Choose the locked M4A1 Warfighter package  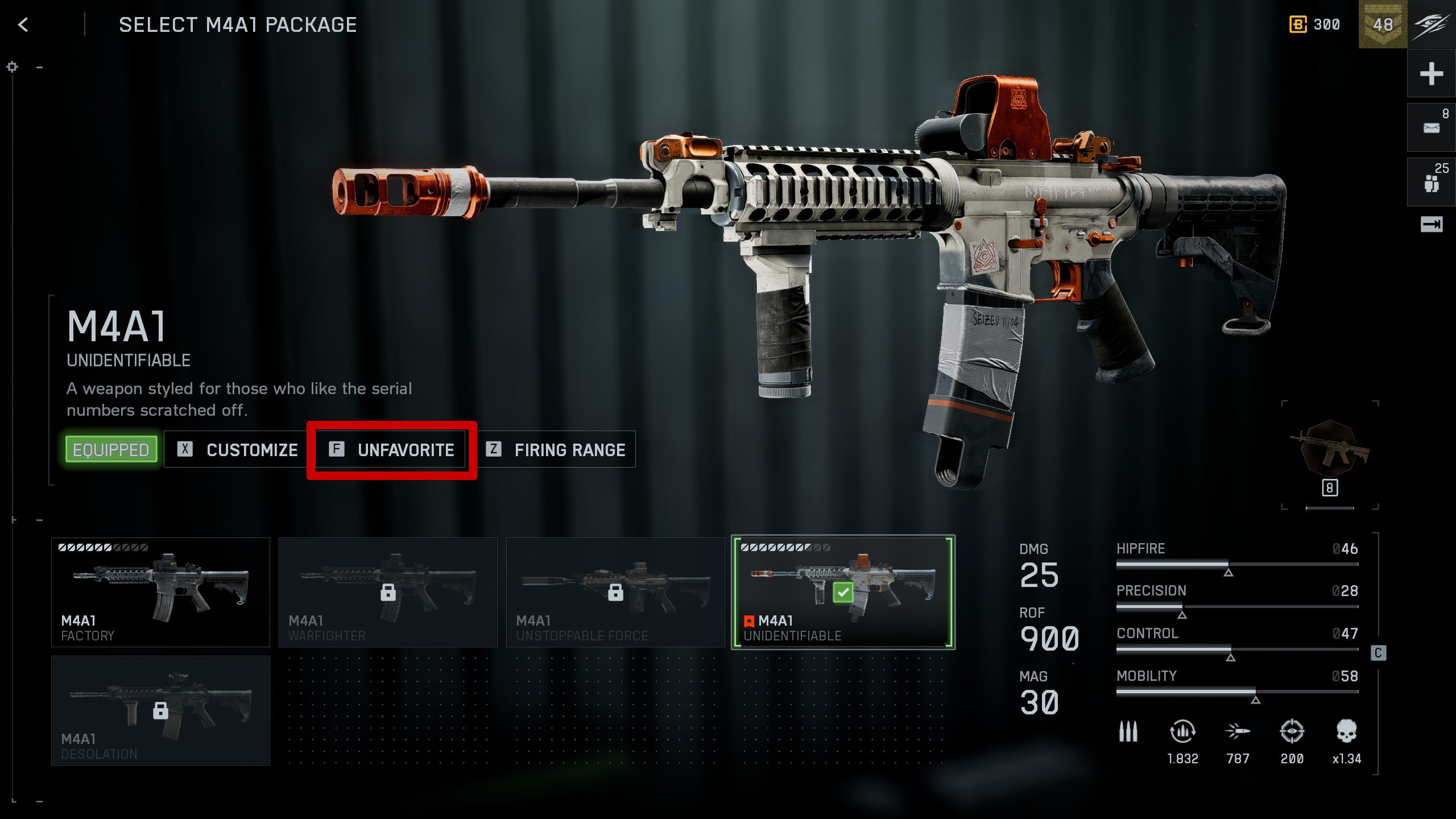pyautogui.click(x=388, y=591)
